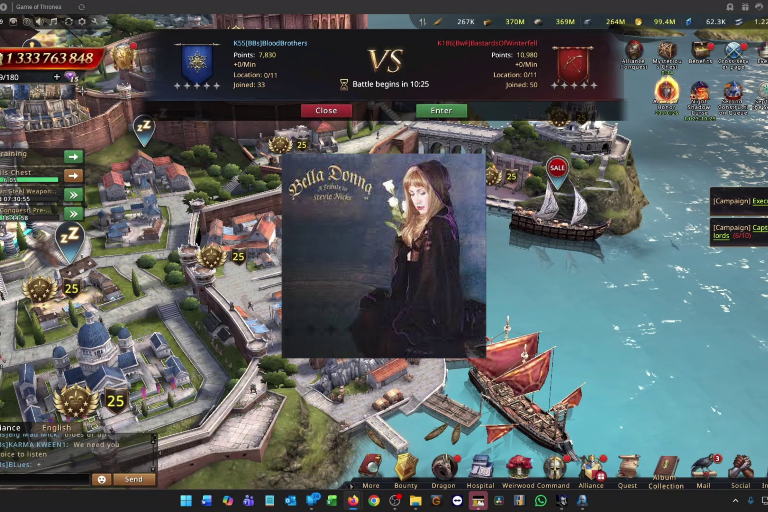Open the chat emoji picker
Image resolution: width=768 pixels, height=512 pixels.
tap(101, 479)
